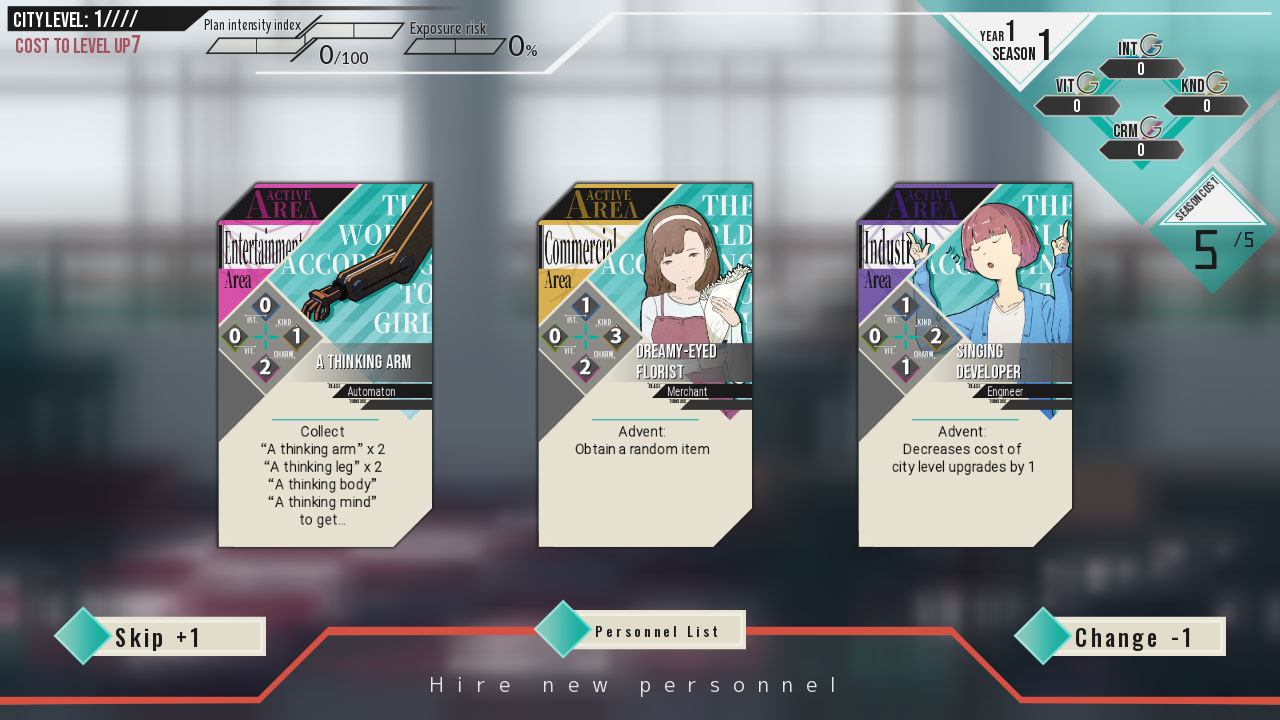Screen dimensions: 1280x720
Task: Click the Engineer class badge on Singing Developer
Action: [1007, 393]
